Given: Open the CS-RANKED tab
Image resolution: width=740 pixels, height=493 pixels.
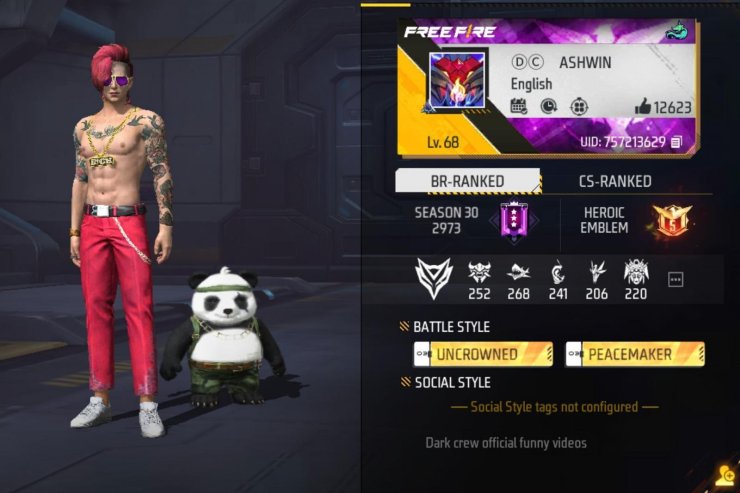Looking at the screenshot, I should click(615, 181).
